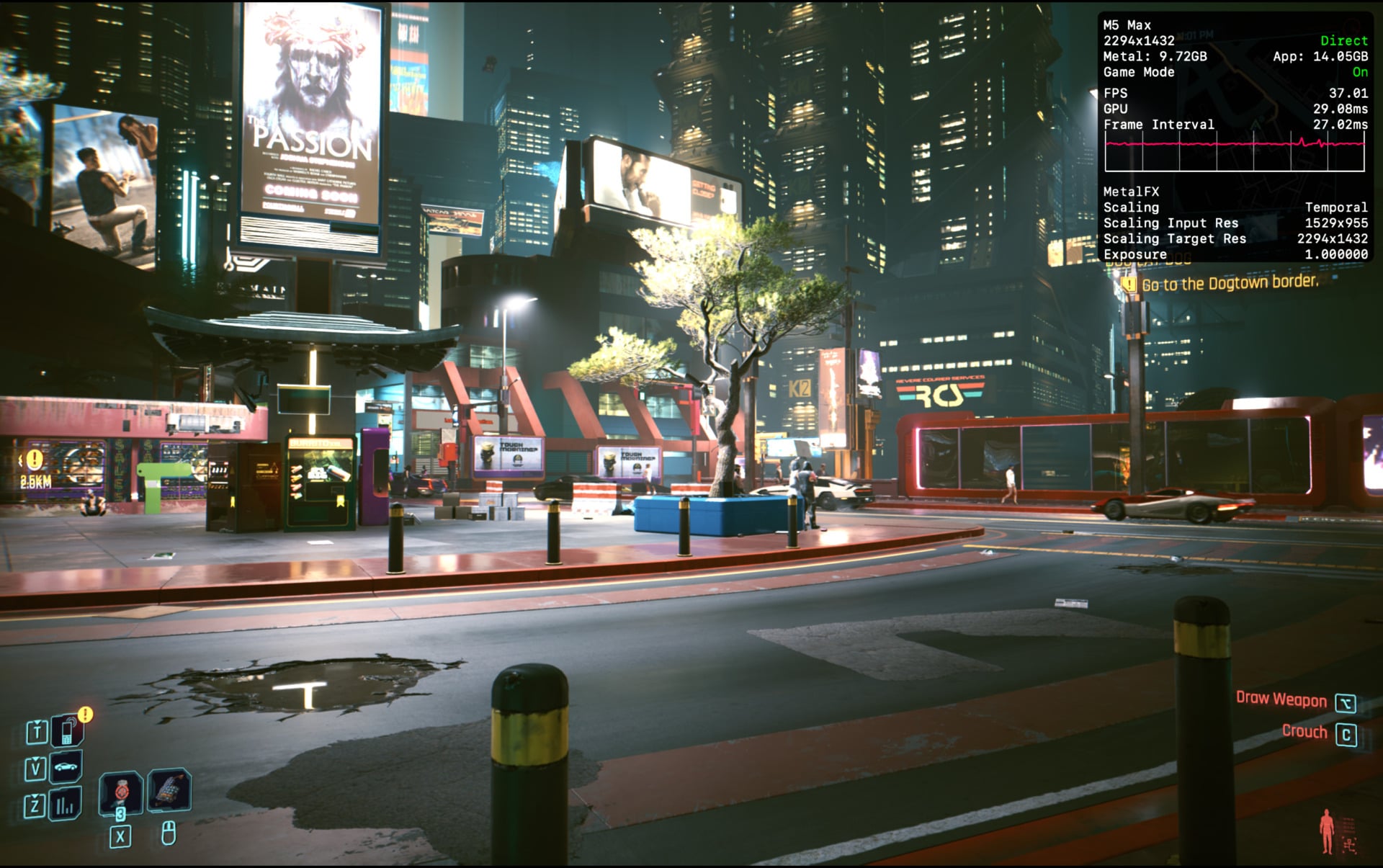Use the health inhaler consumable slot
1383x868 pixels.
pos(120,793)
